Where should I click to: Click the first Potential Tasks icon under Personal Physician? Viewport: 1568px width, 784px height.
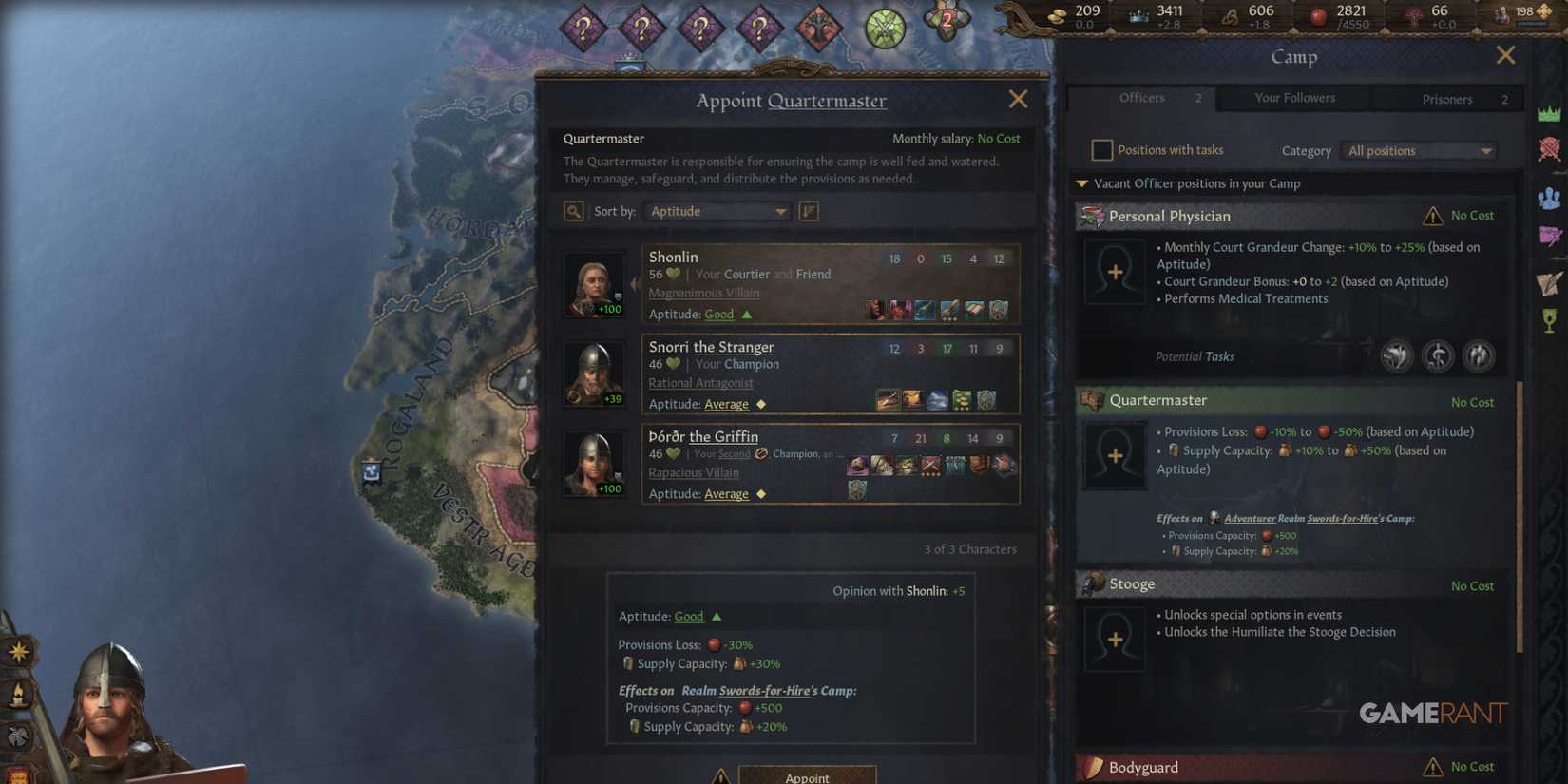pyautogui.click(x=1395, y=354)
